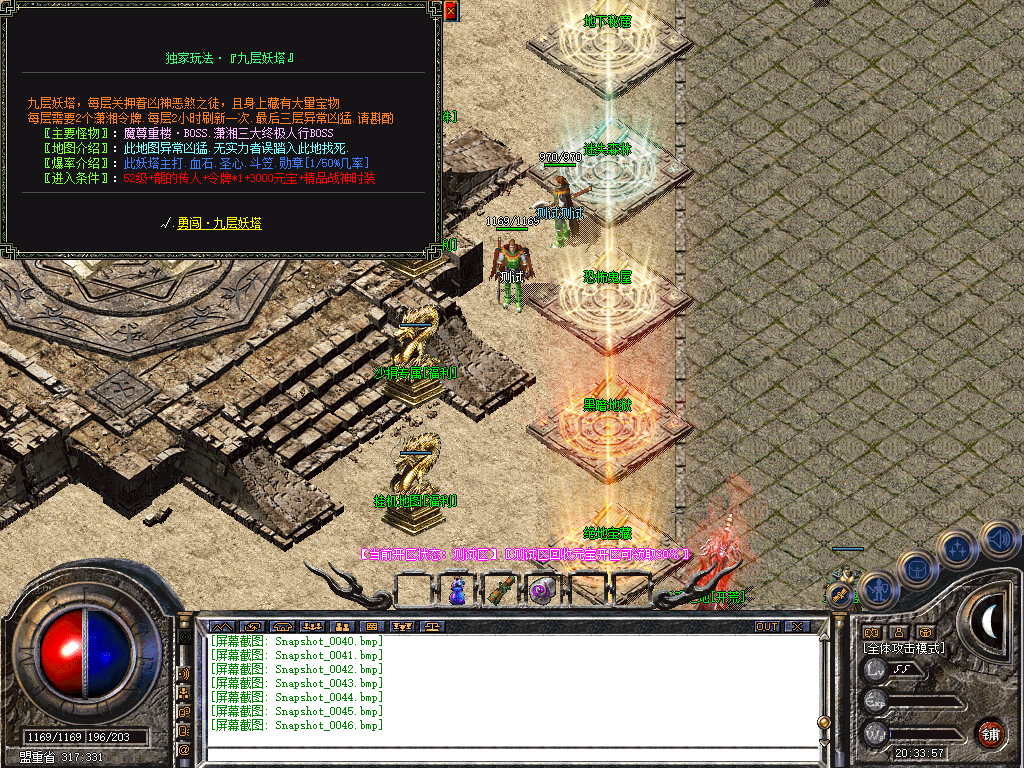Click the scales icon on chat toolbar
Viewport: 1024px width, 768px height.
pos(434,627)
